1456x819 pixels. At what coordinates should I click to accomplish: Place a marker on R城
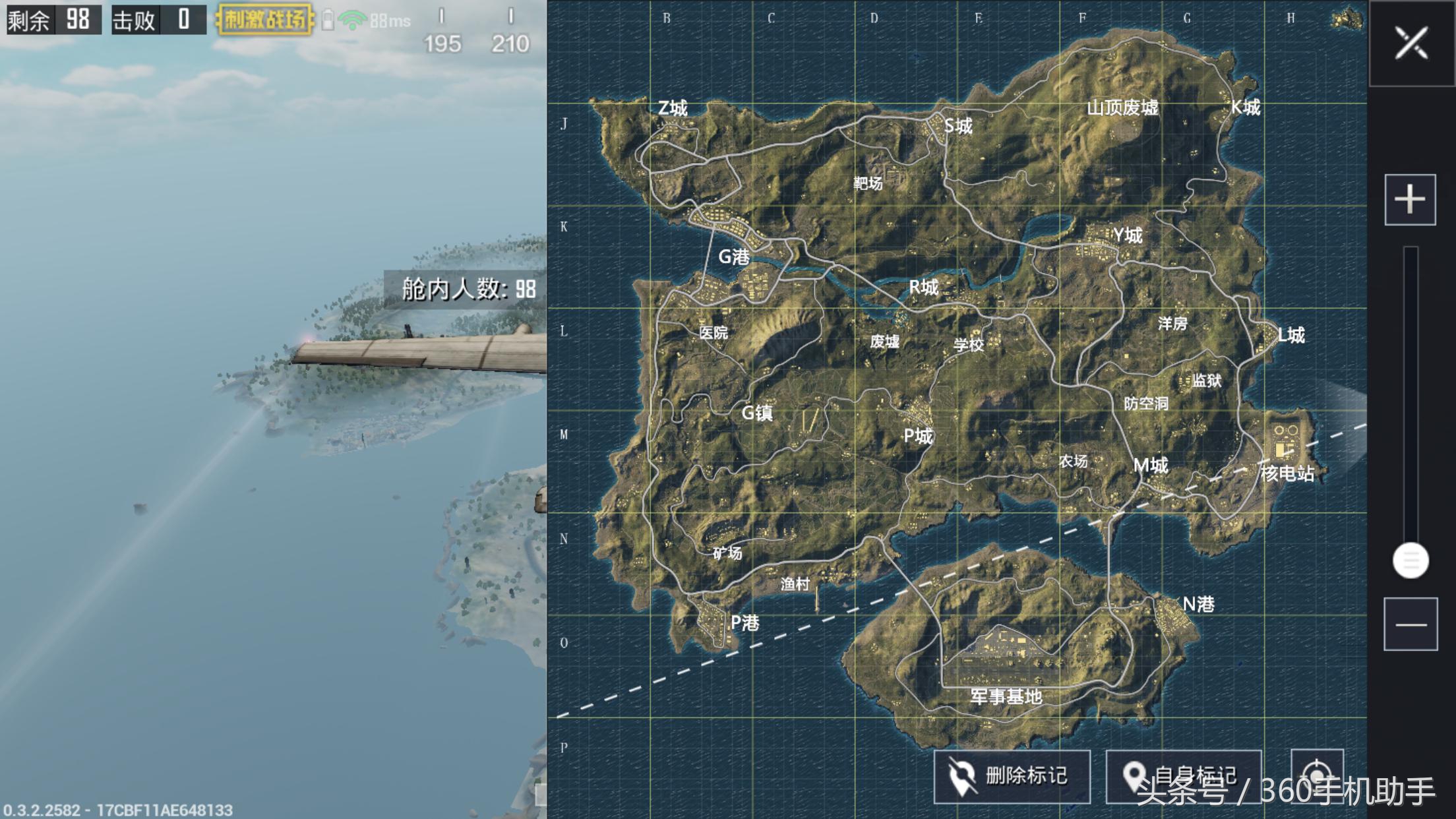point(923,287)
